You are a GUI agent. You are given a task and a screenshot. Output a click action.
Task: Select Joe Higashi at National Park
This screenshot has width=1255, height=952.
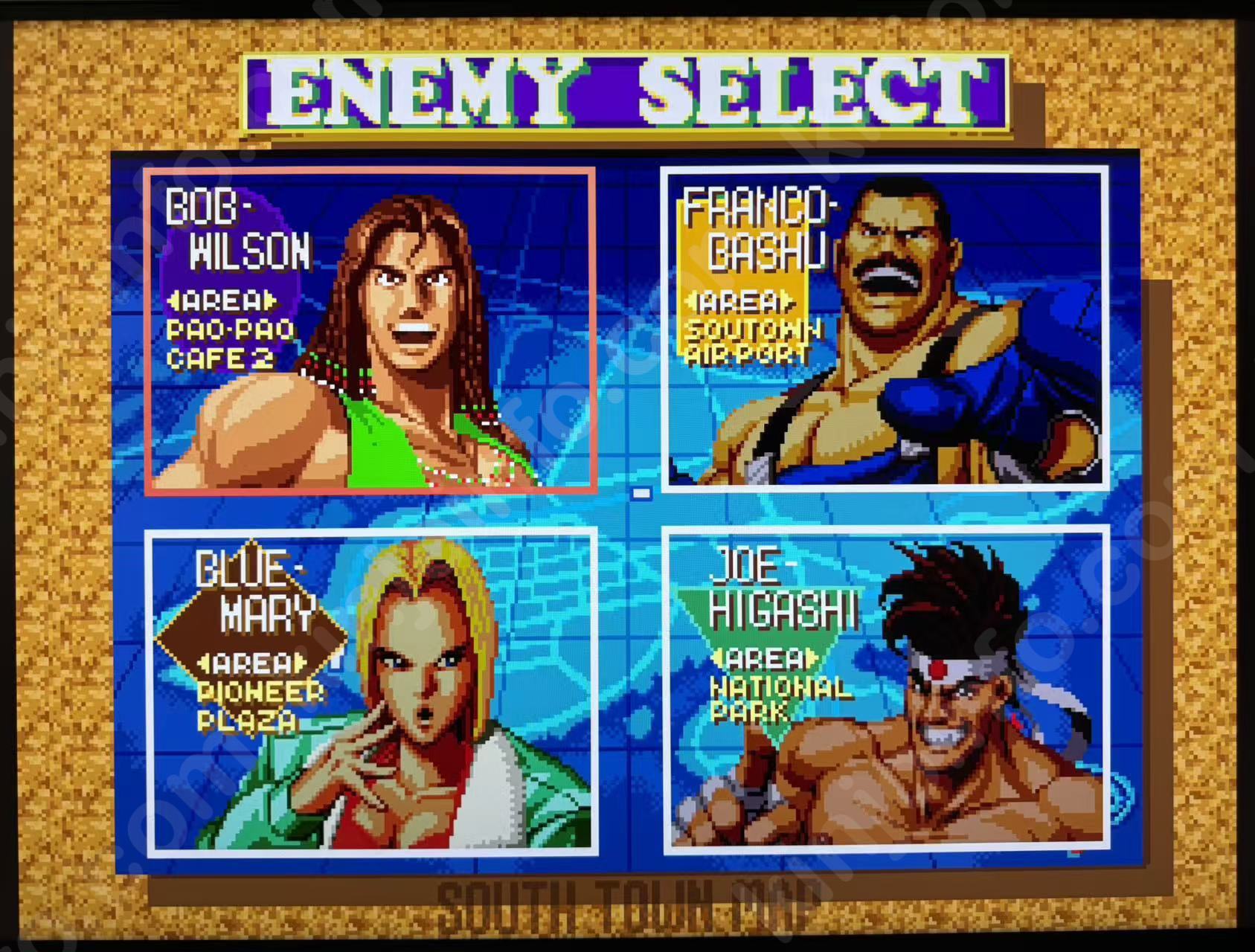[885, 690]
